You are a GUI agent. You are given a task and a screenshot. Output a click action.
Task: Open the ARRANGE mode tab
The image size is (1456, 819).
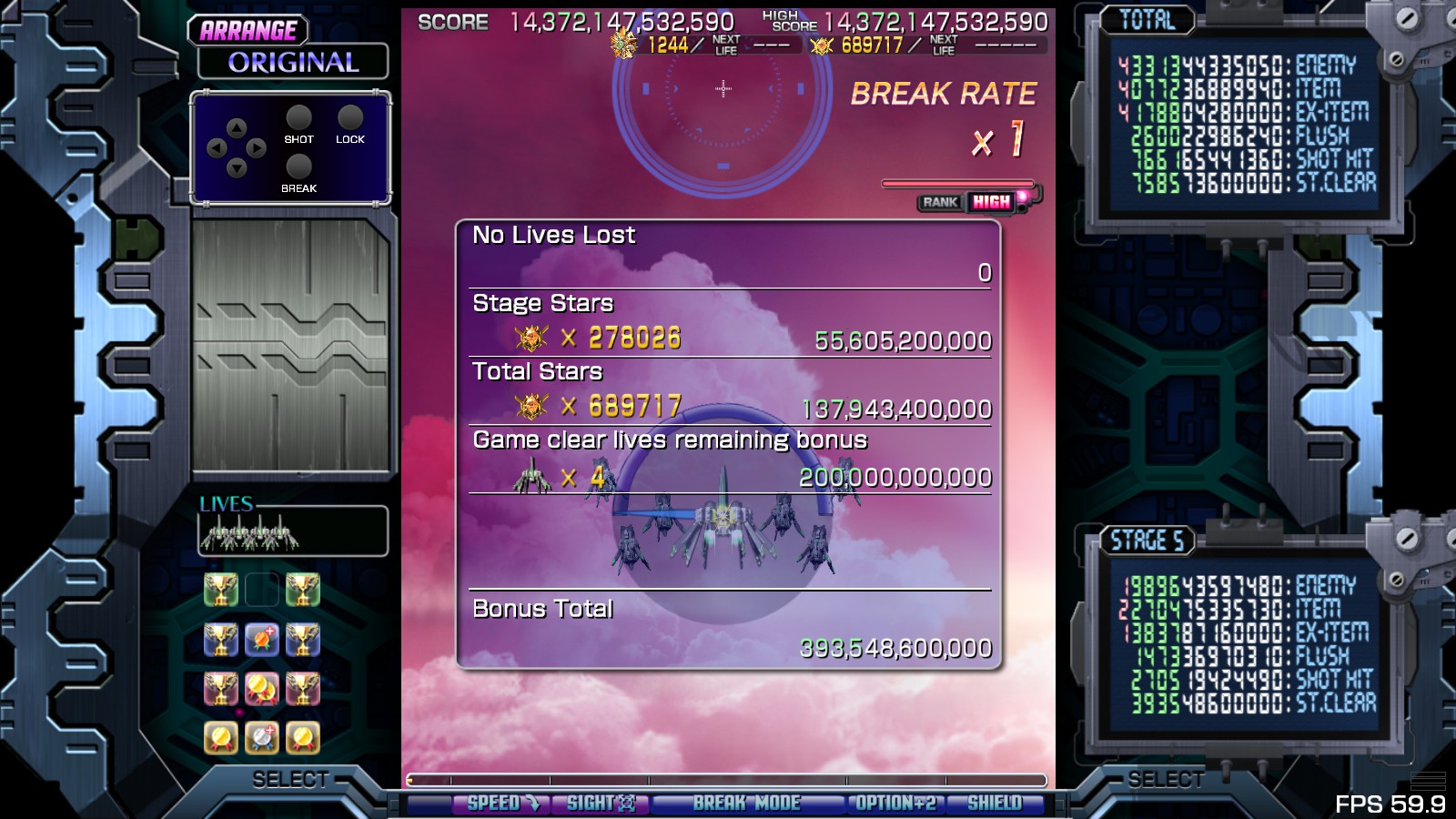pyautogui.click(x=248, y=31)
